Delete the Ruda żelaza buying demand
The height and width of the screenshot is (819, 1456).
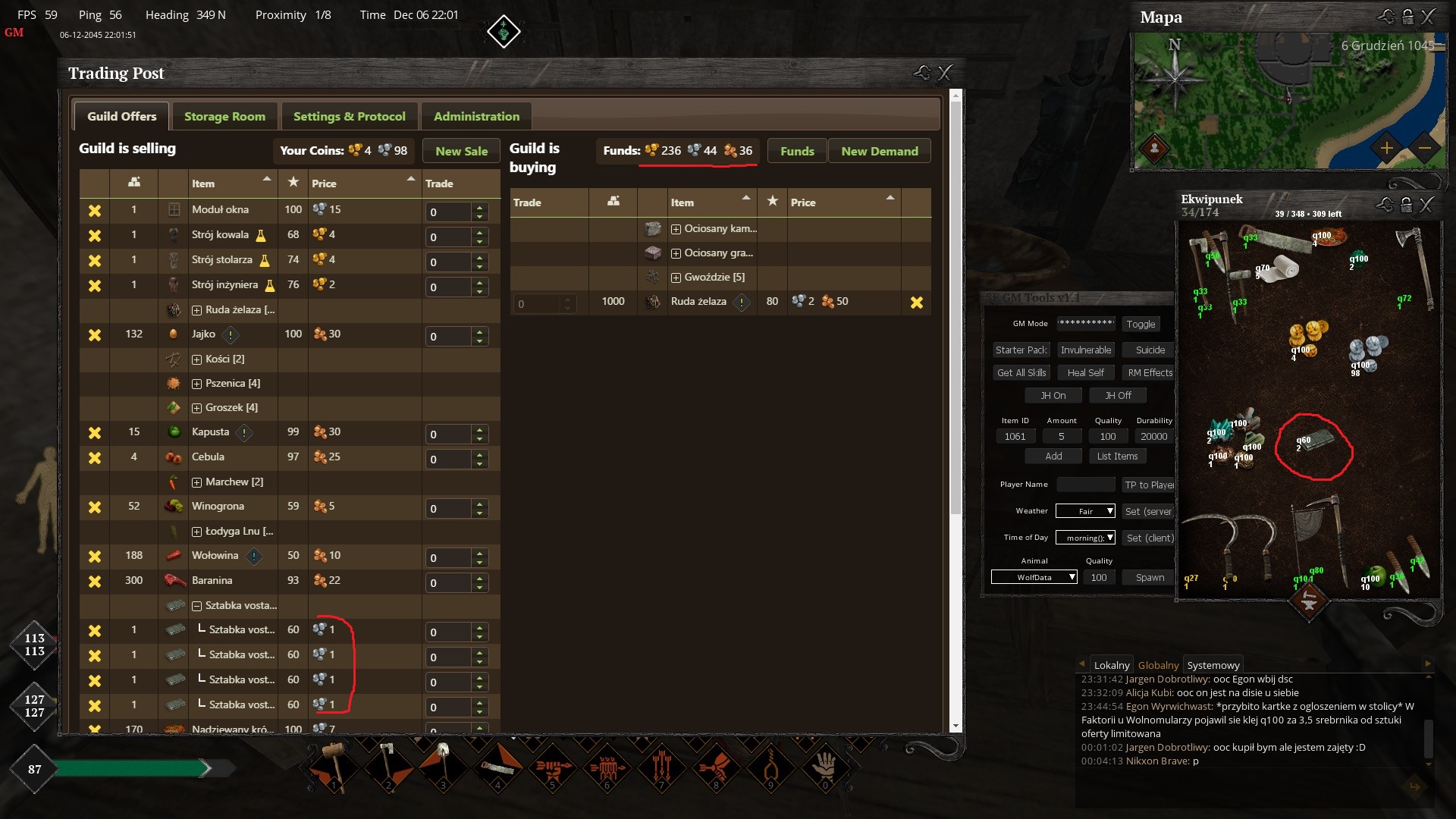pos(917,303)
